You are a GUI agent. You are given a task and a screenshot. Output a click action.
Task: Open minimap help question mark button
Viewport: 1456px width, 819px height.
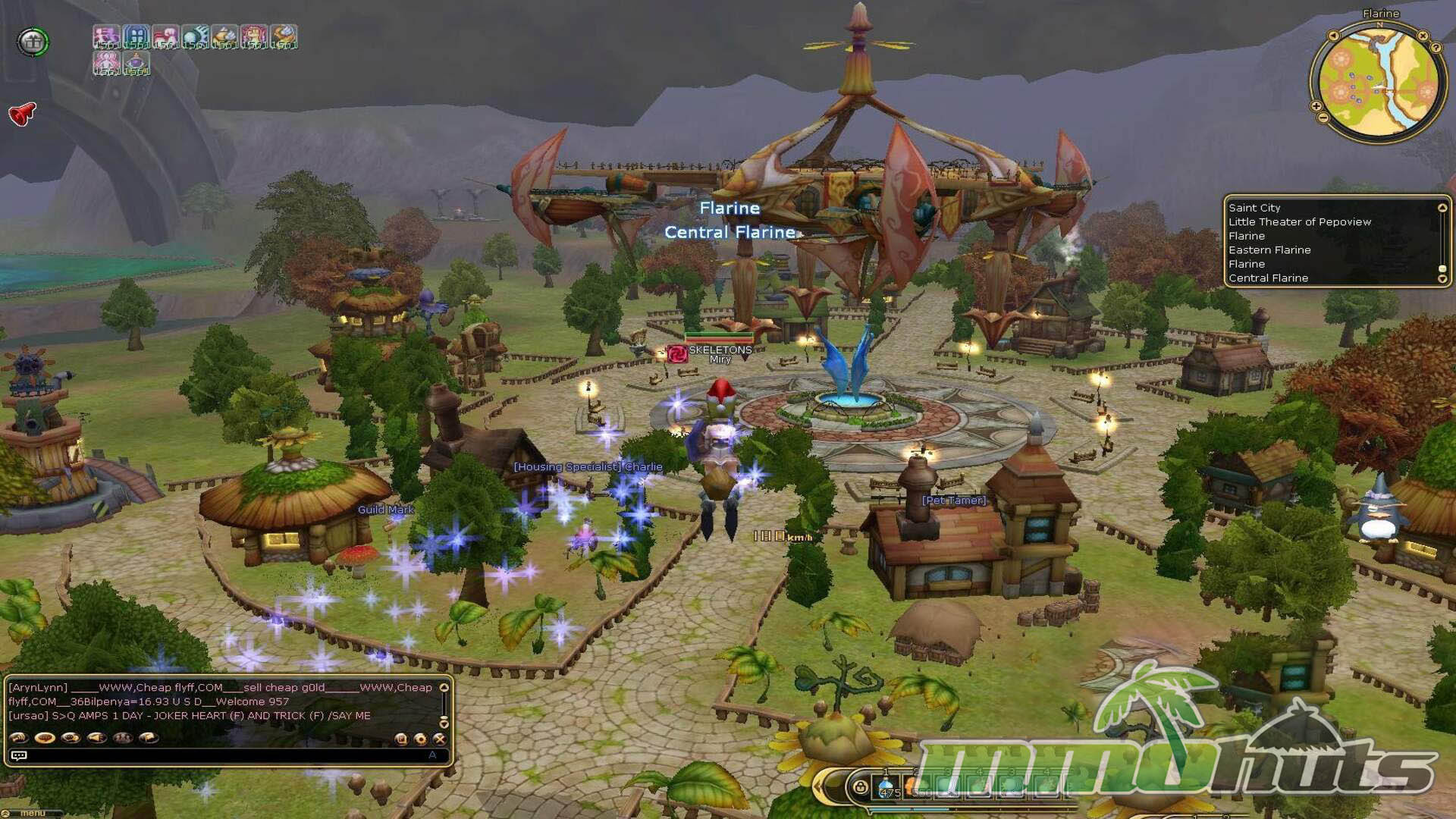click(1436, 47)
